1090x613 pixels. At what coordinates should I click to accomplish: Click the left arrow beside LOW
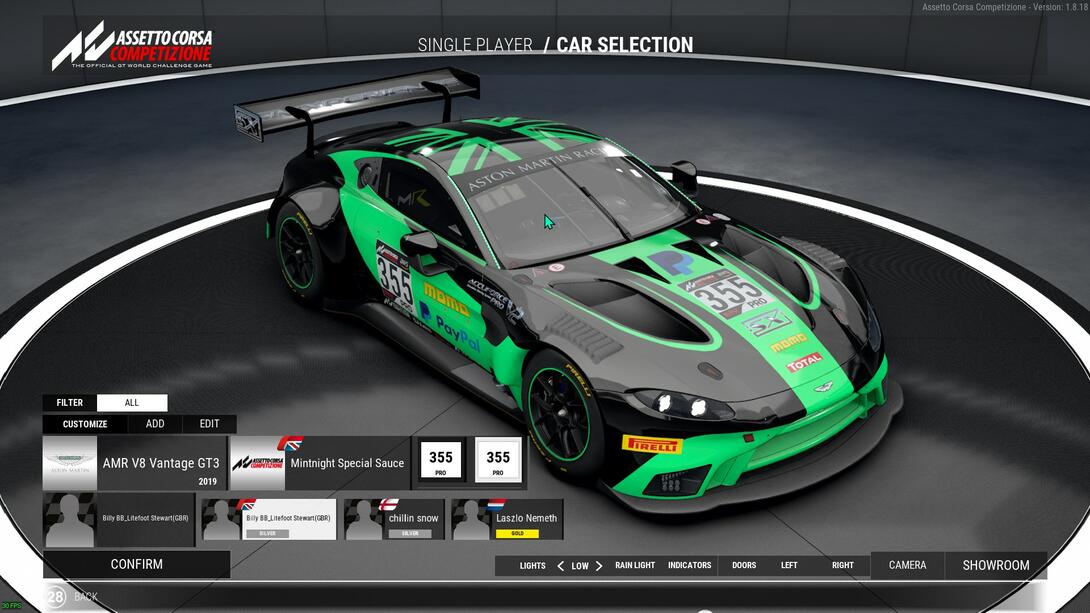560,566
